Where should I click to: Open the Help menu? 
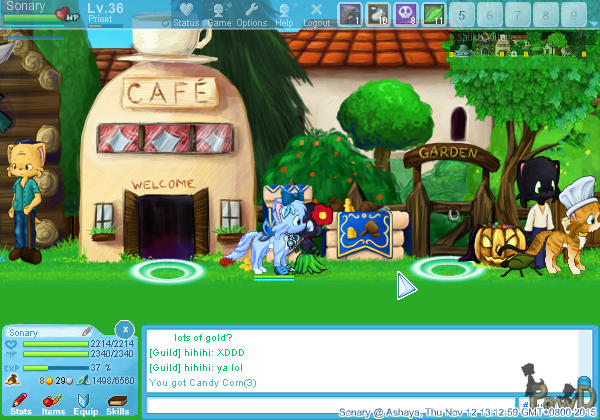[285, 15]
